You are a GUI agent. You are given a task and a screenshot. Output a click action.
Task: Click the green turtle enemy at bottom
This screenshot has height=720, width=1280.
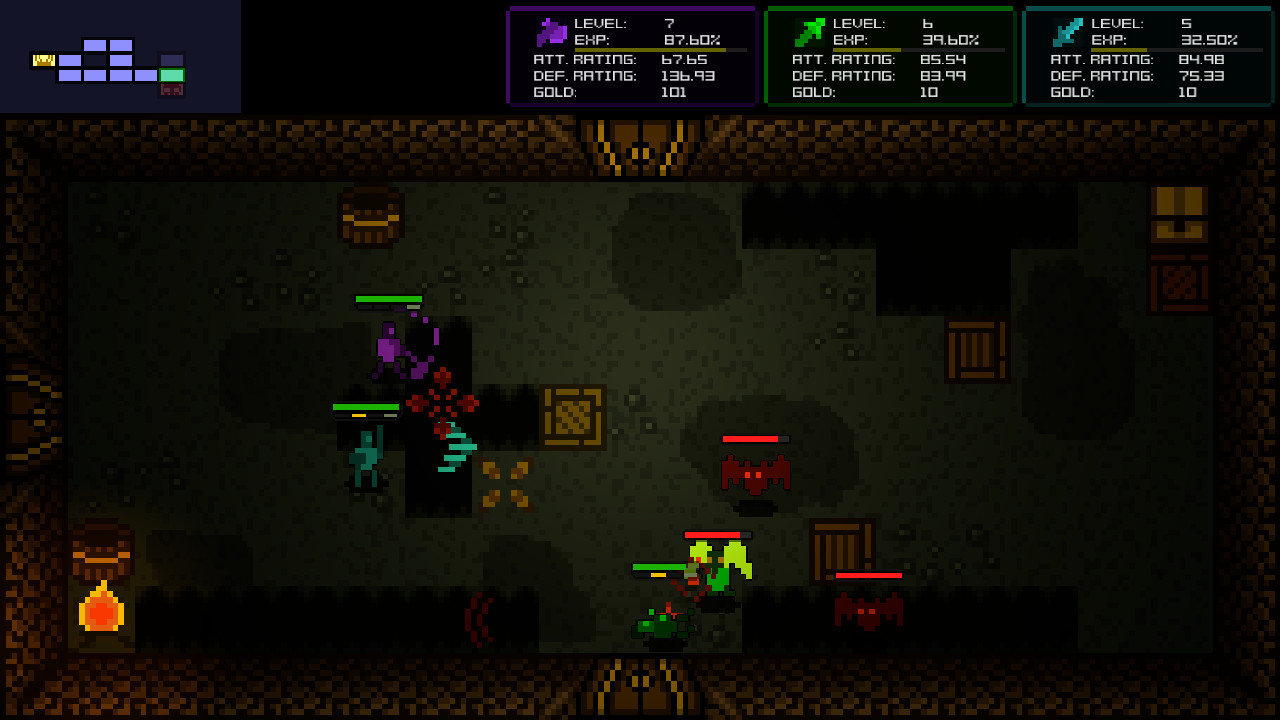660,625
